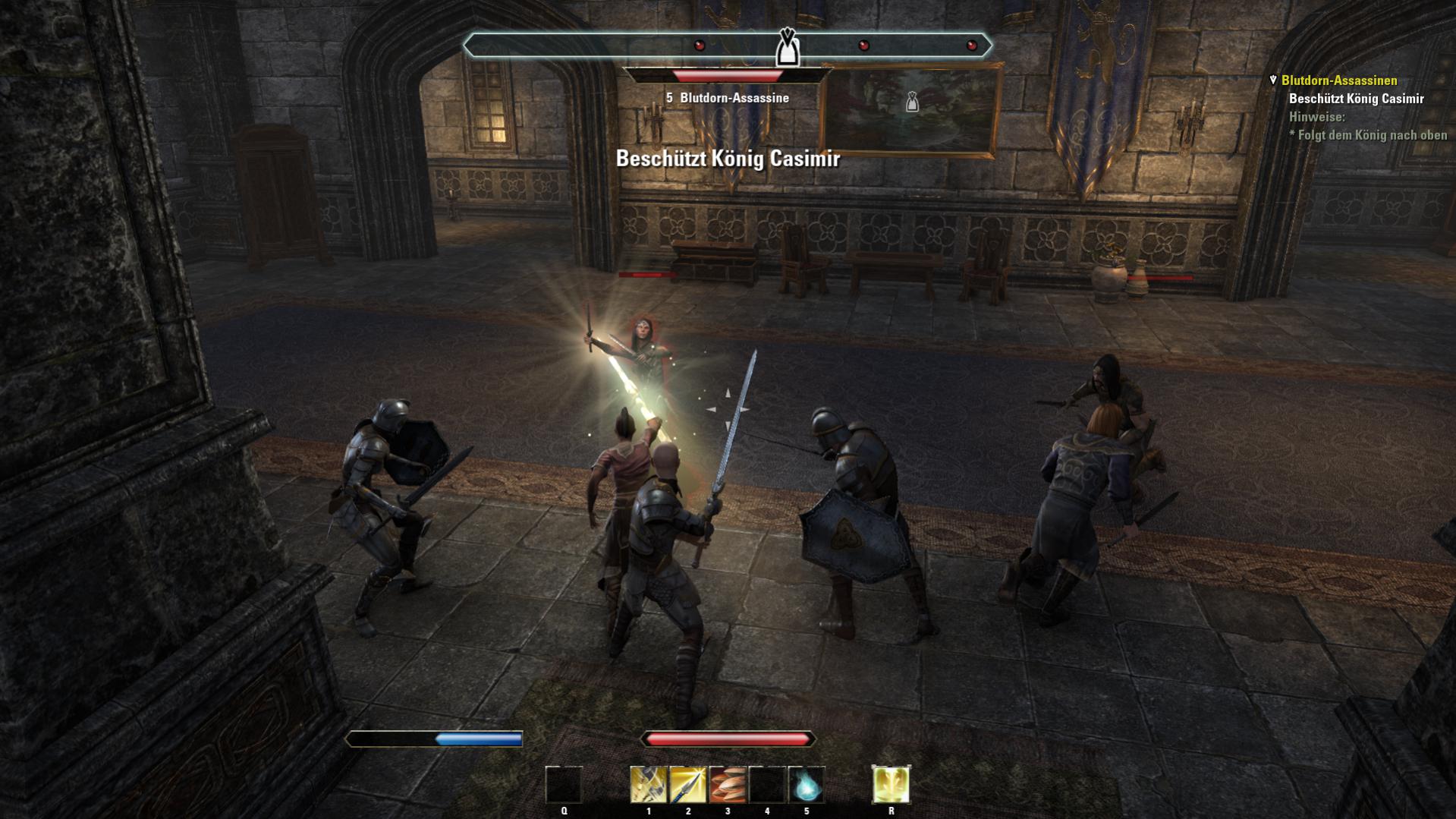Select the empty quickslot beside the skill bar
Screen dimensions: 1456x819
coord(564,784)
